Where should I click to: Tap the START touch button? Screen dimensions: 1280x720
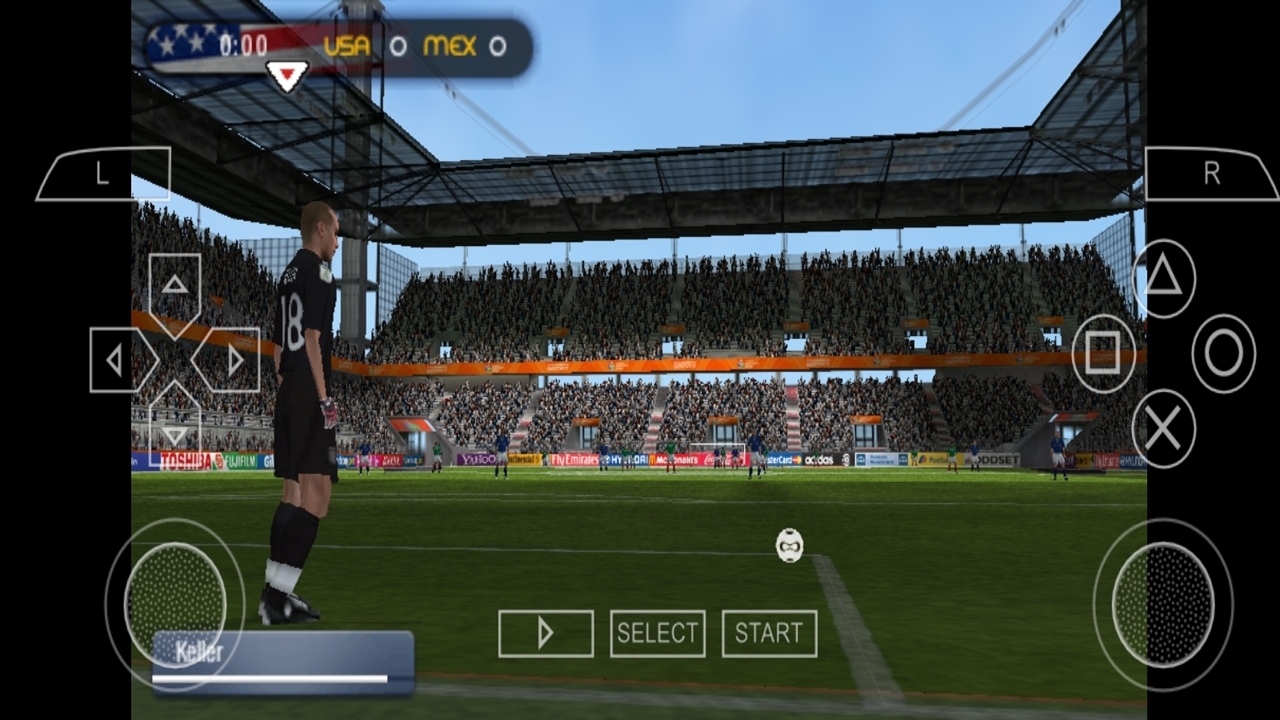(769, 633)
